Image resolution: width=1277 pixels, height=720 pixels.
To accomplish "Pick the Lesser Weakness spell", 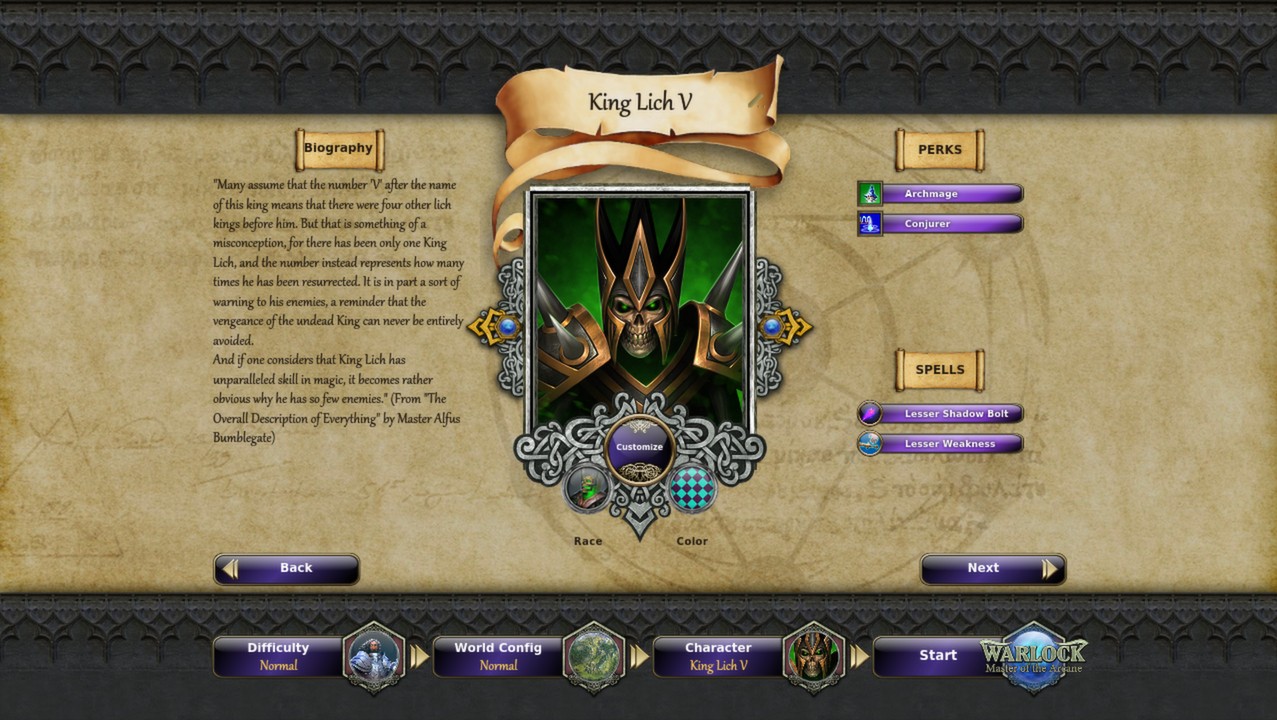I will pos(940,444).
